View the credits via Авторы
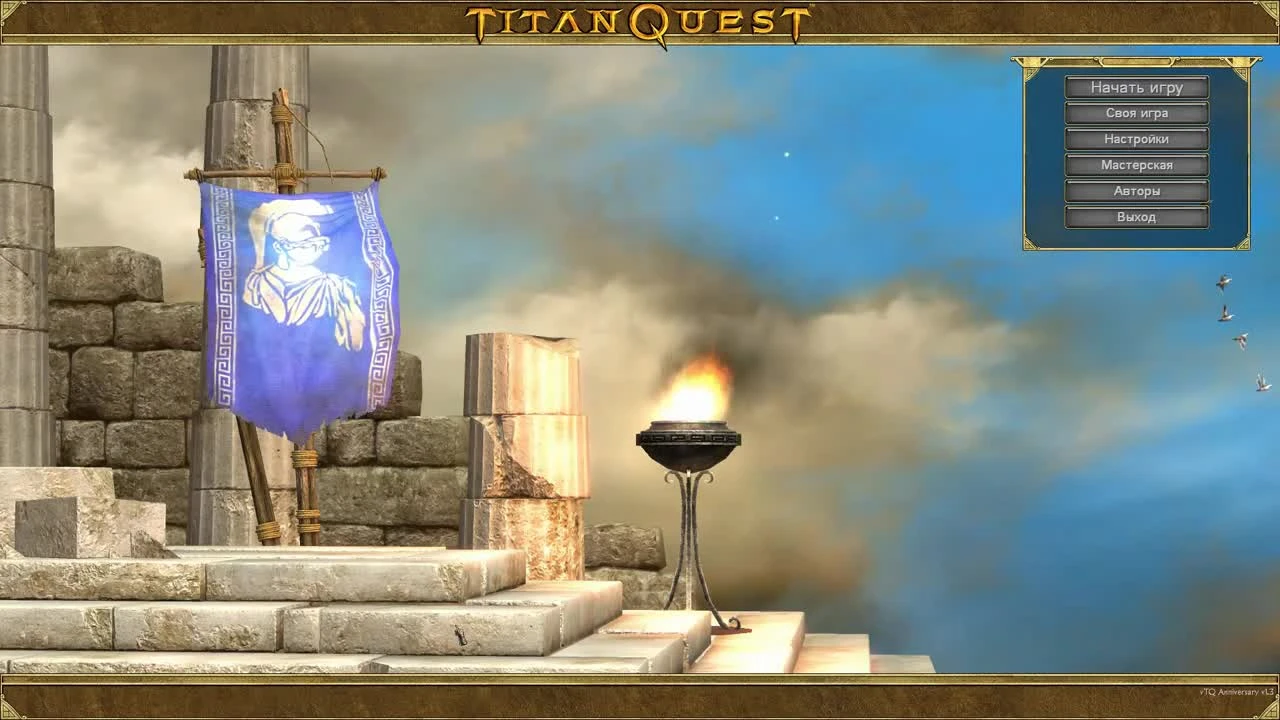1280x720 pixels. (1137, 190)
